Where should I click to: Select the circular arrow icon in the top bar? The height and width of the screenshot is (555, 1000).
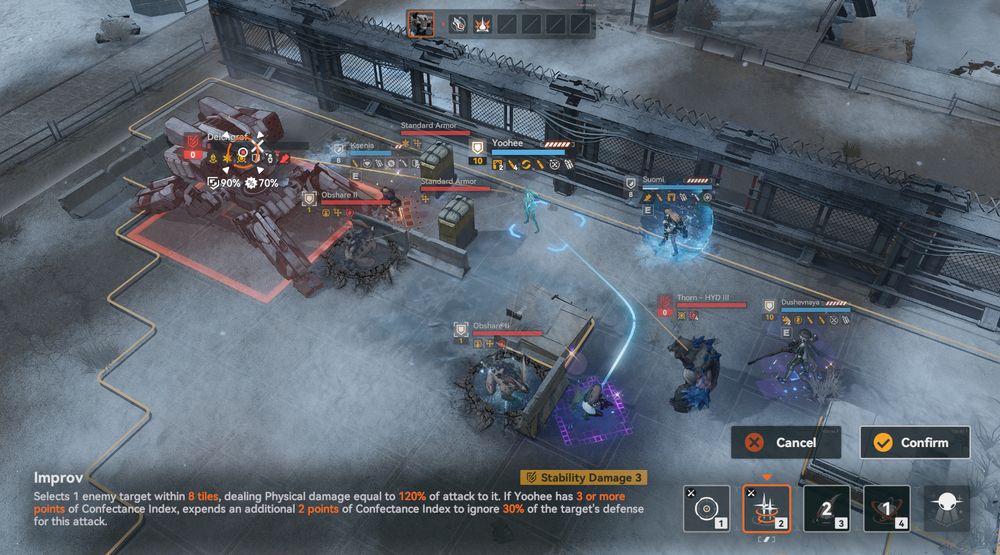459,25
